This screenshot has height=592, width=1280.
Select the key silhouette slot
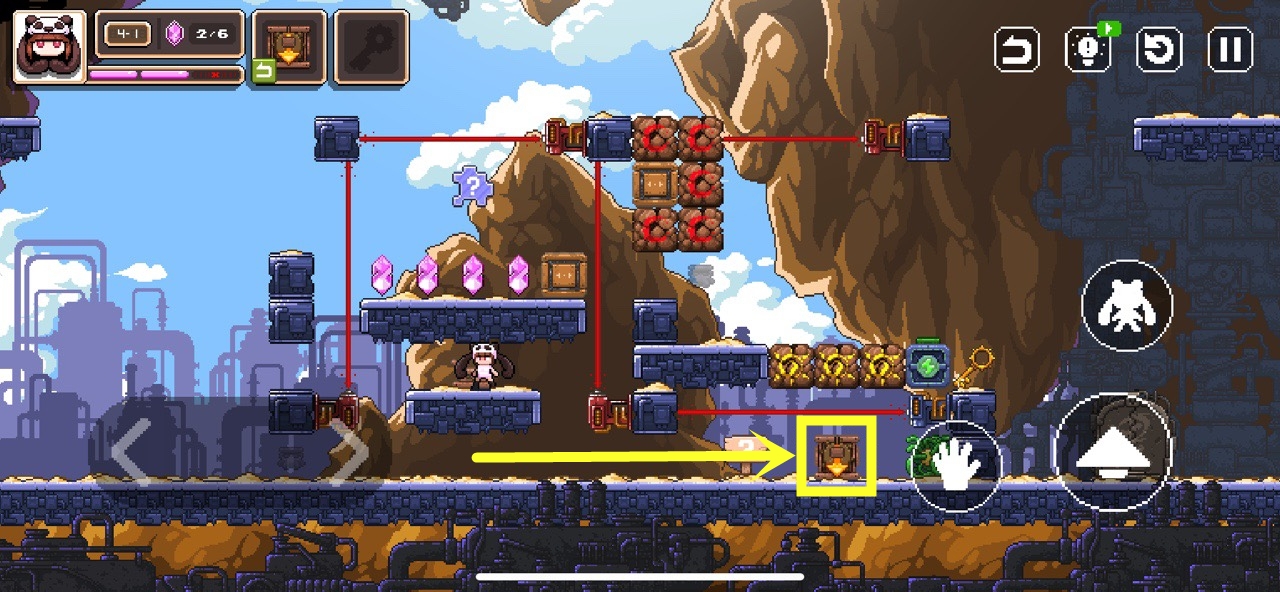(x=371, y=46)
